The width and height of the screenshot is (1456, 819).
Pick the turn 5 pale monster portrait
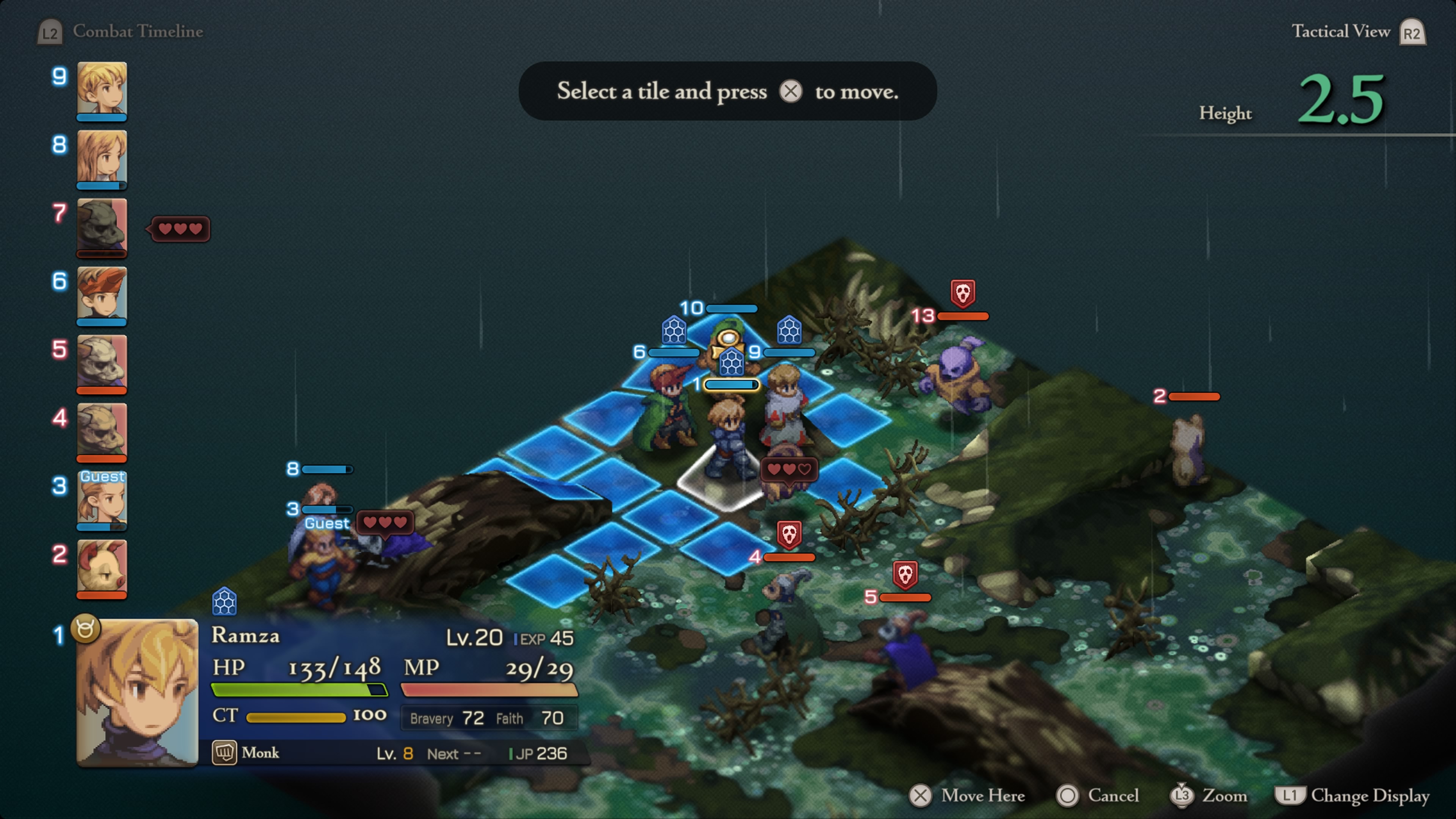click(102, 362)
